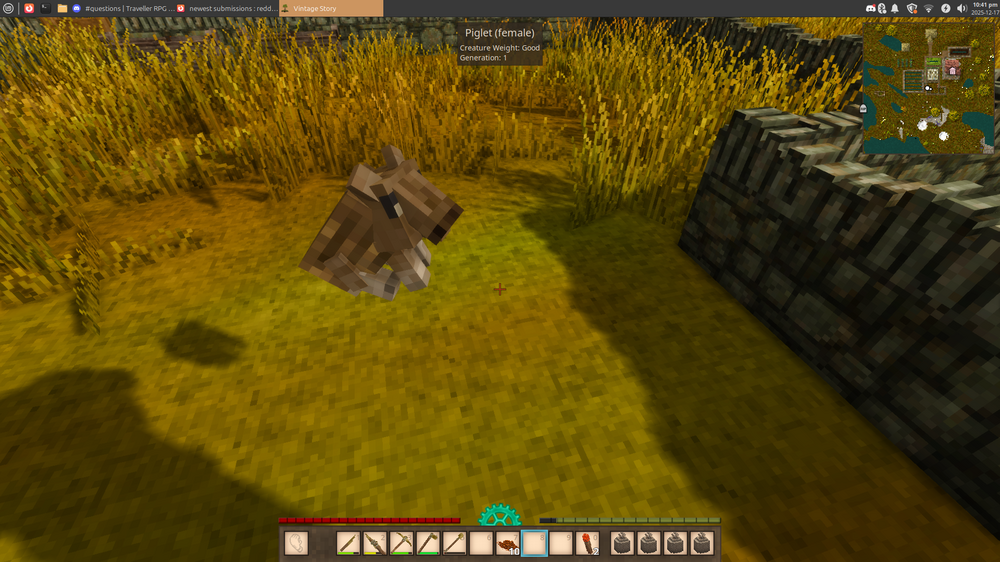
Task: Select the stack of 10 in slot 7
Action: coord(508,544)
